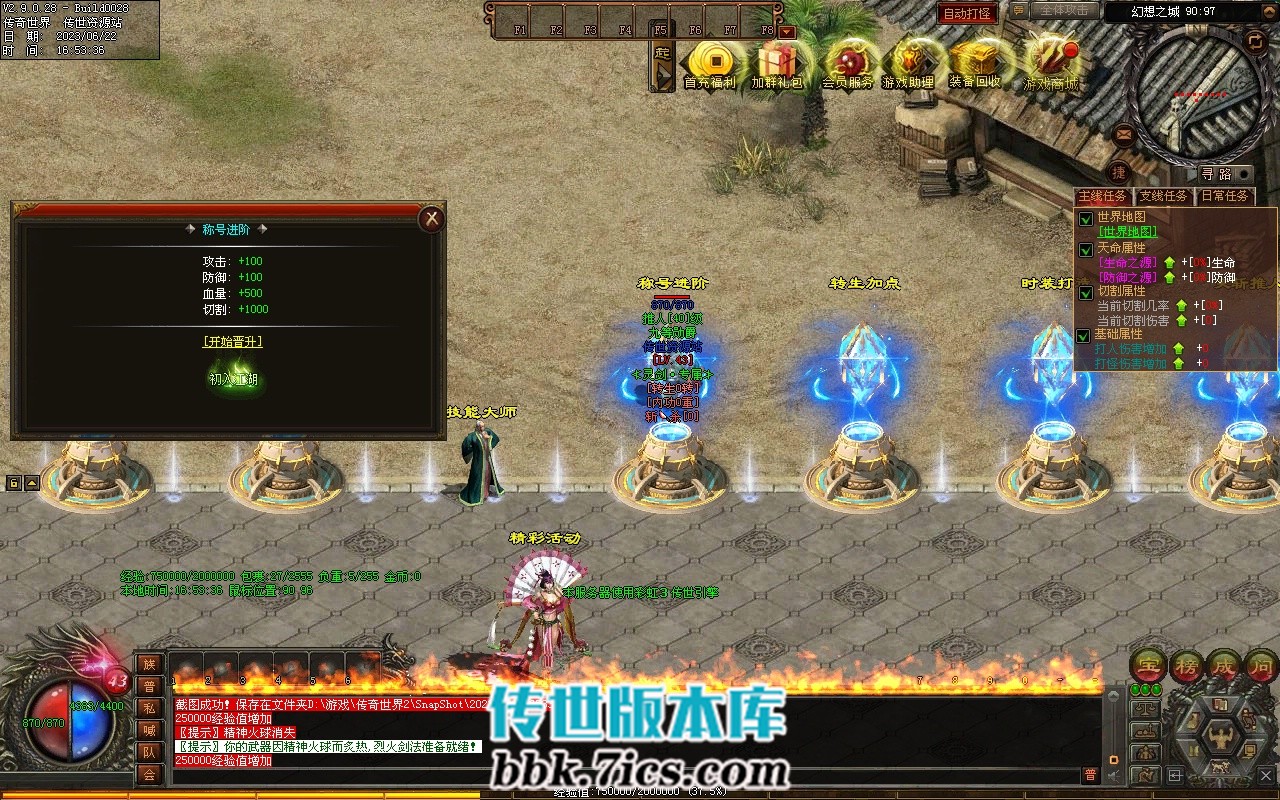
Task: Open the 加群礼包 gift box icon
Action: coord(777,62)
